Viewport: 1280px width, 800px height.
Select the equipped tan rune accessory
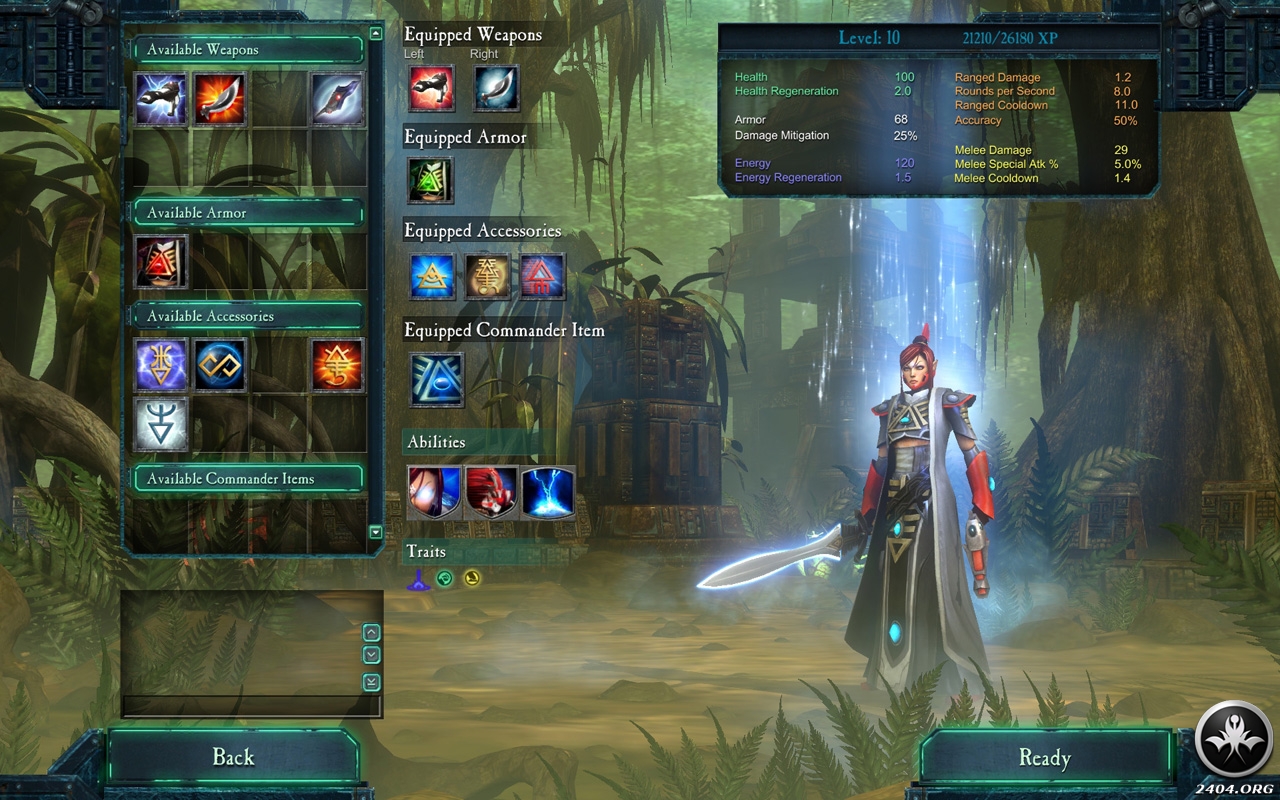click(487, 276)
